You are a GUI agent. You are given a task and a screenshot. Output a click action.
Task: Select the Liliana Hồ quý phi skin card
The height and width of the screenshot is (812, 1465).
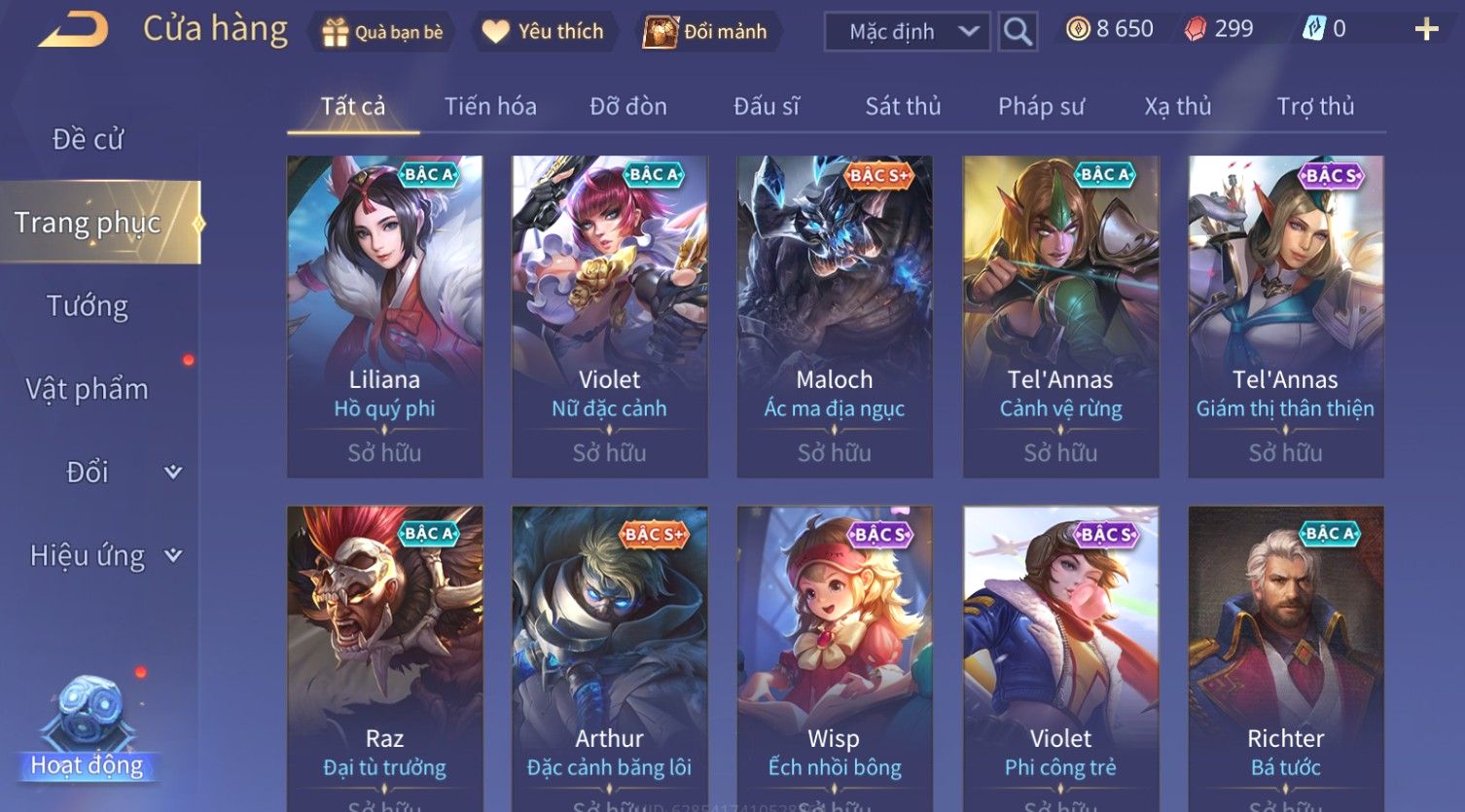(385, 316)
